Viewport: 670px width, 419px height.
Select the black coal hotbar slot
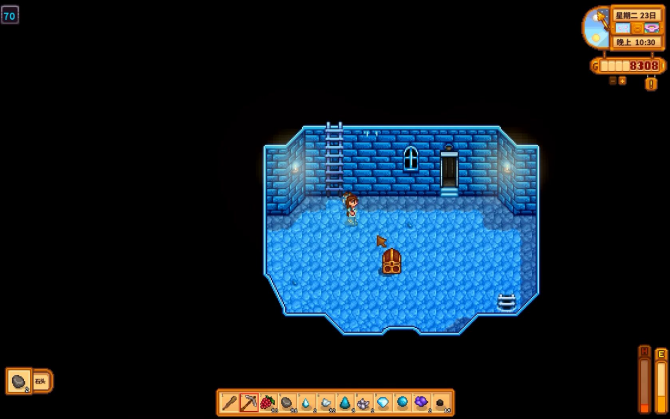(x=440, y=403)
